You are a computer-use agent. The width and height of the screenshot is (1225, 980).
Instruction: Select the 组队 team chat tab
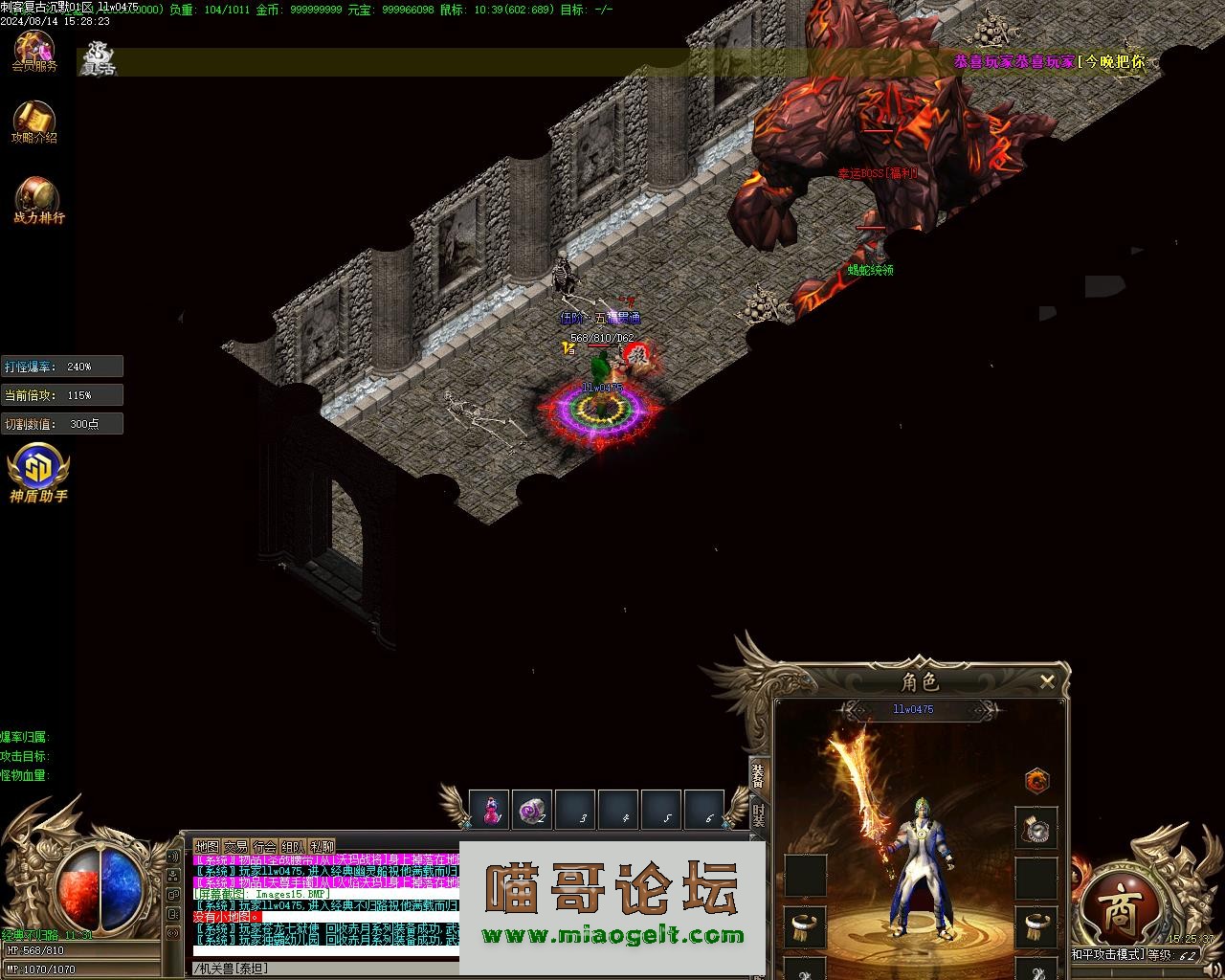(293, 847)
